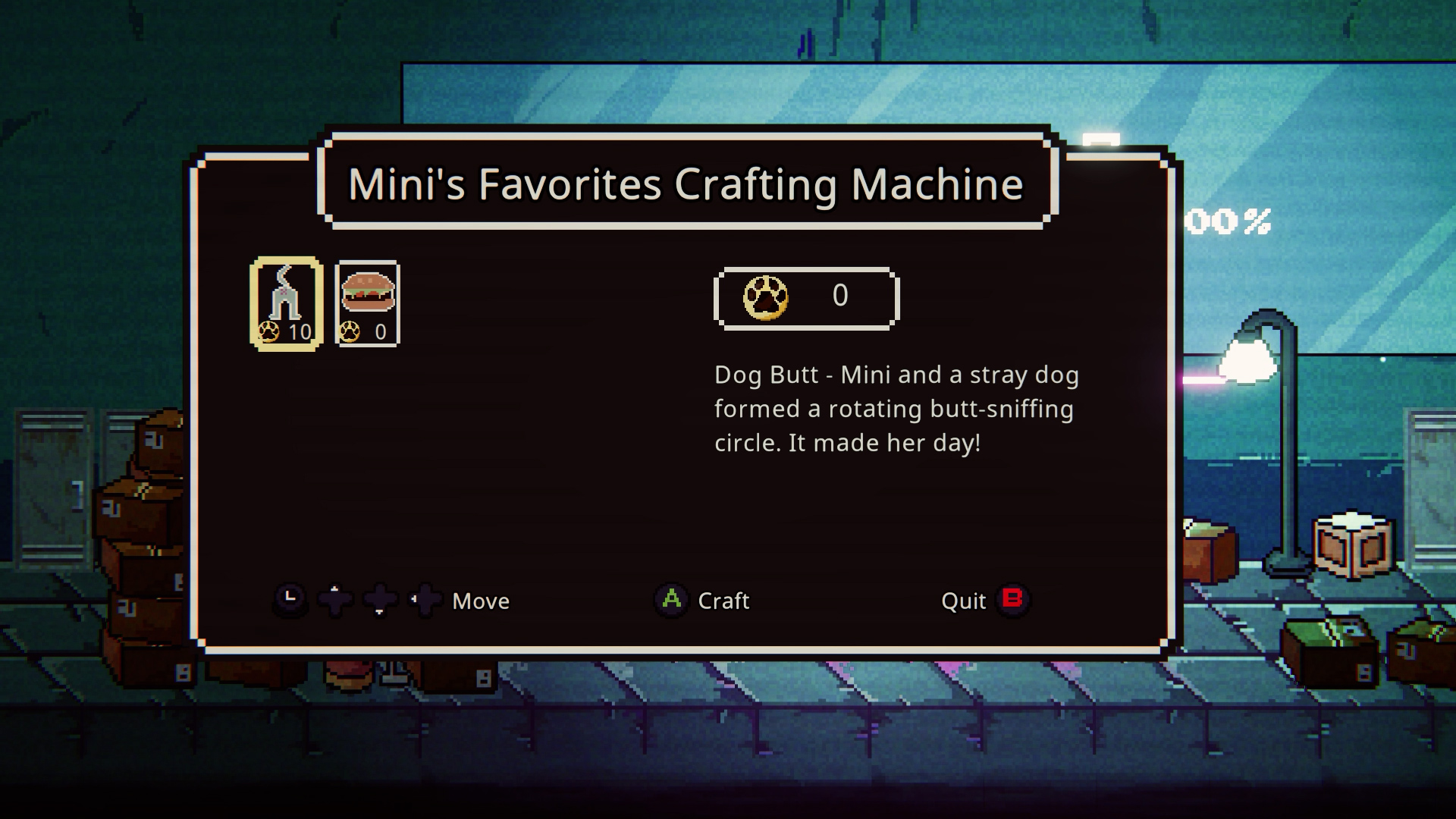Viewport: 1456px width, 819px height.
Task: Craft the selected Dog Butt favorite
Action: [x=670, y=601]
